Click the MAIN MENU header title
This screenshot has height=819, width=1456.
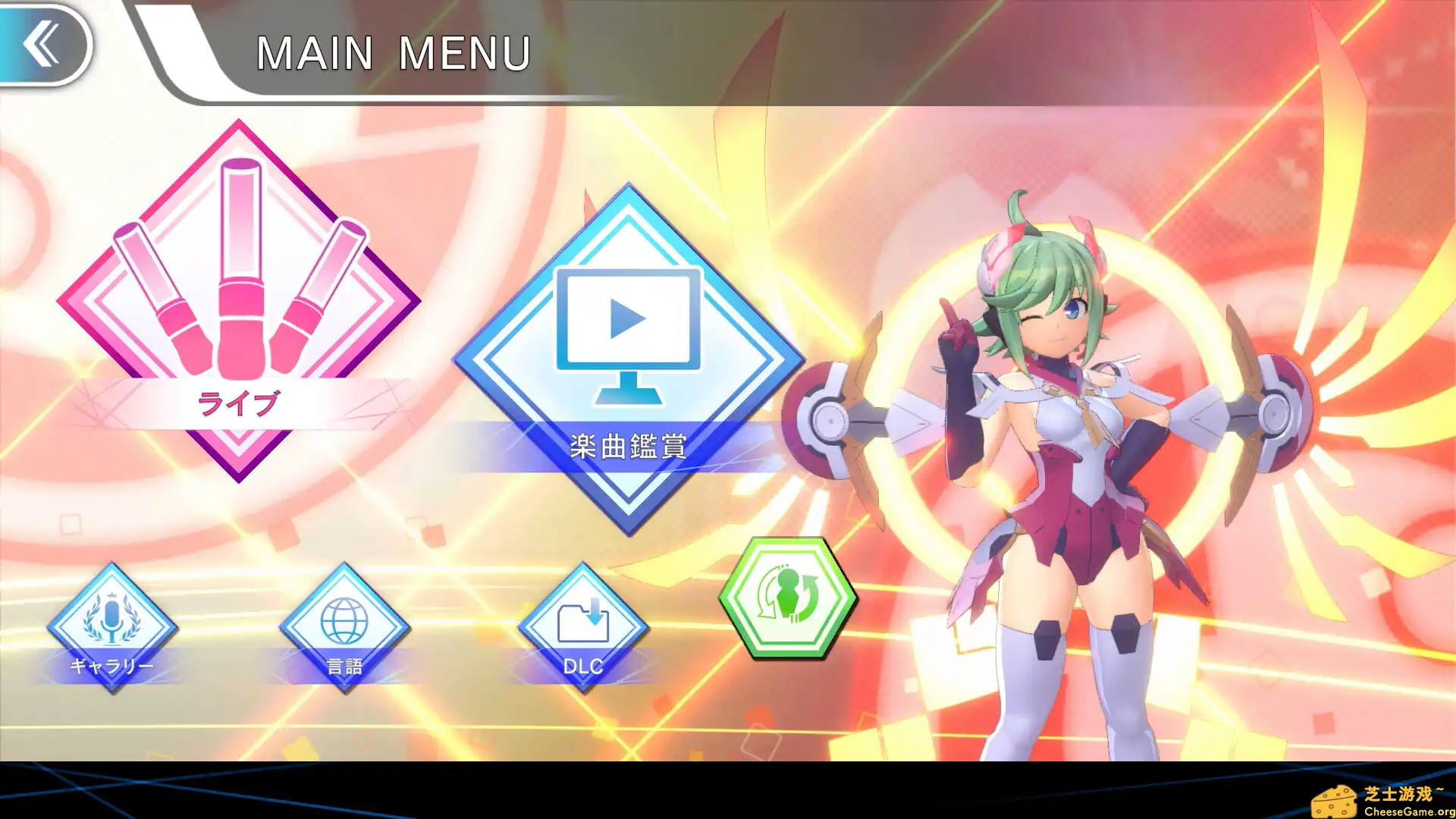point(393,52)
